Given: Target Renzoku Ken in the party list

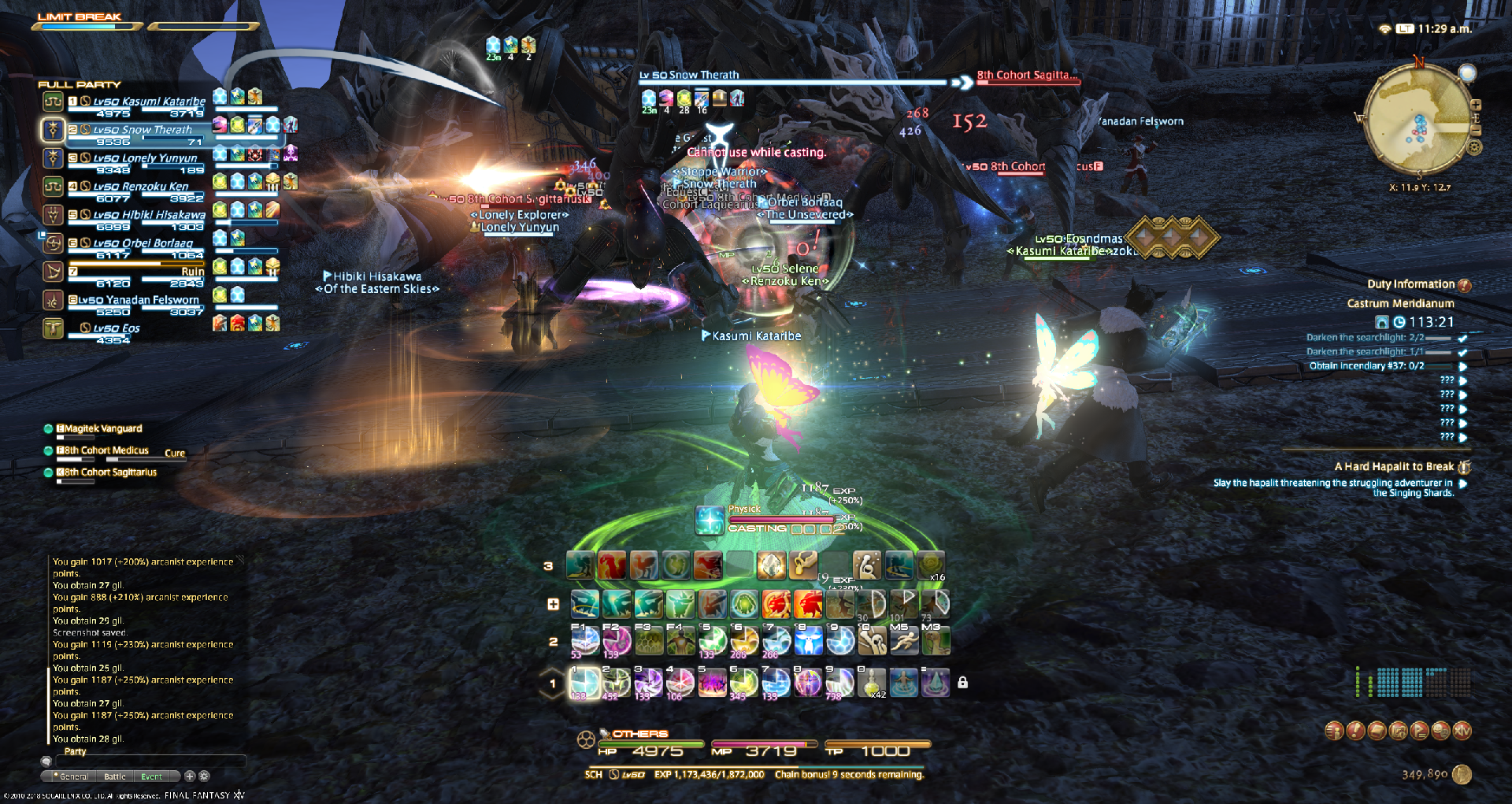Looking at the screenshot, I should point(141,187).
